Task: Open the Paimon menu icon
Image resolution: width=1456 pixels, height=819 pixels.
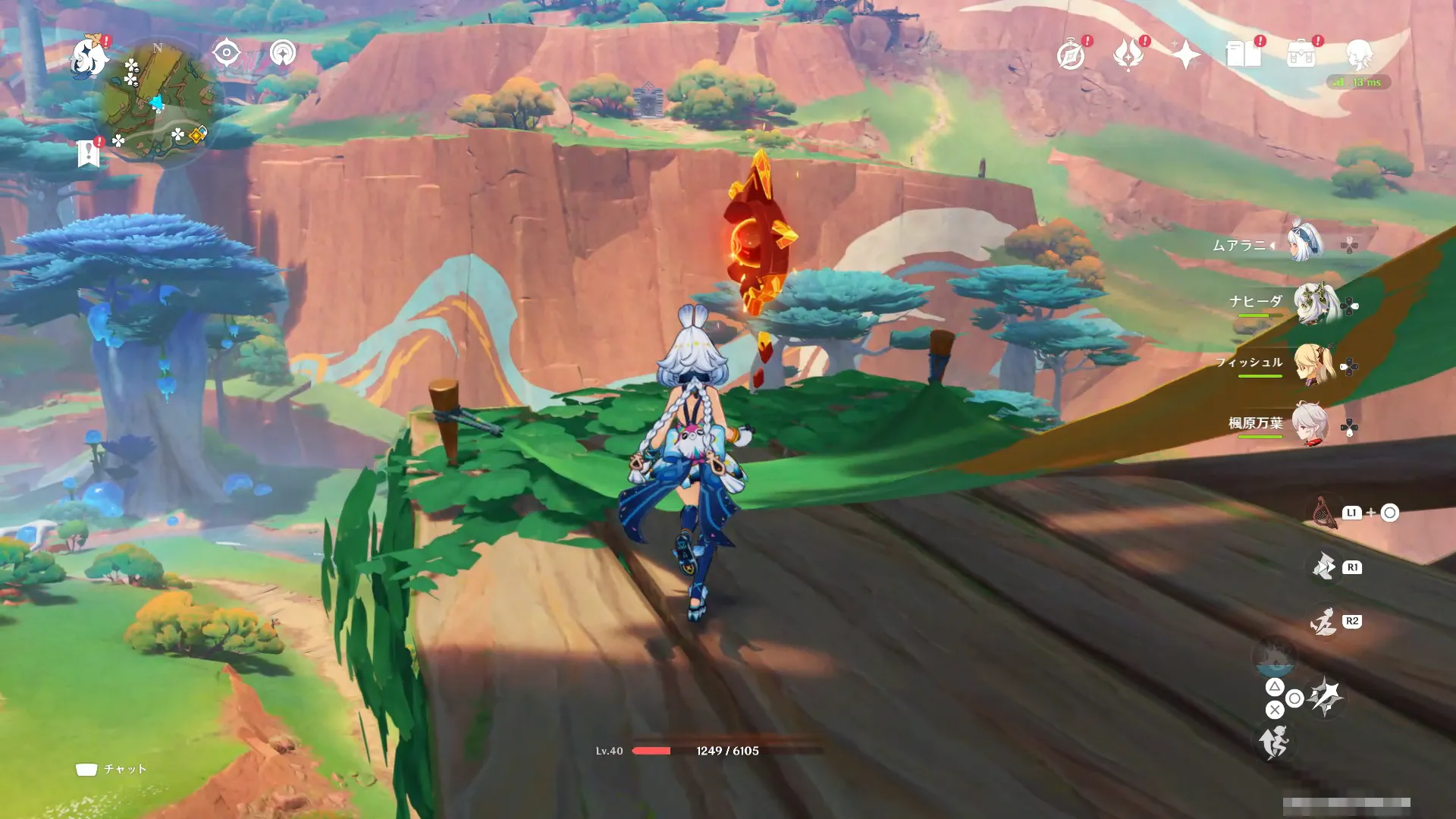Action: [89, 58]
